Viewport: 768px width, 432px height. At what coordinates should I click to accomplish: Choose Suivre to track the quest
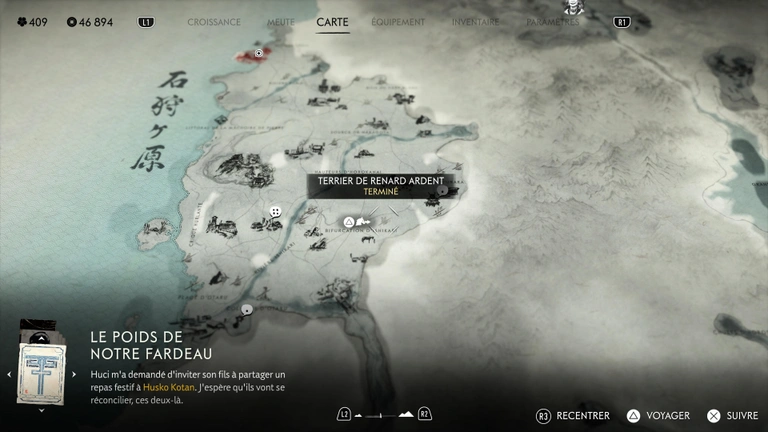[732, 416]
